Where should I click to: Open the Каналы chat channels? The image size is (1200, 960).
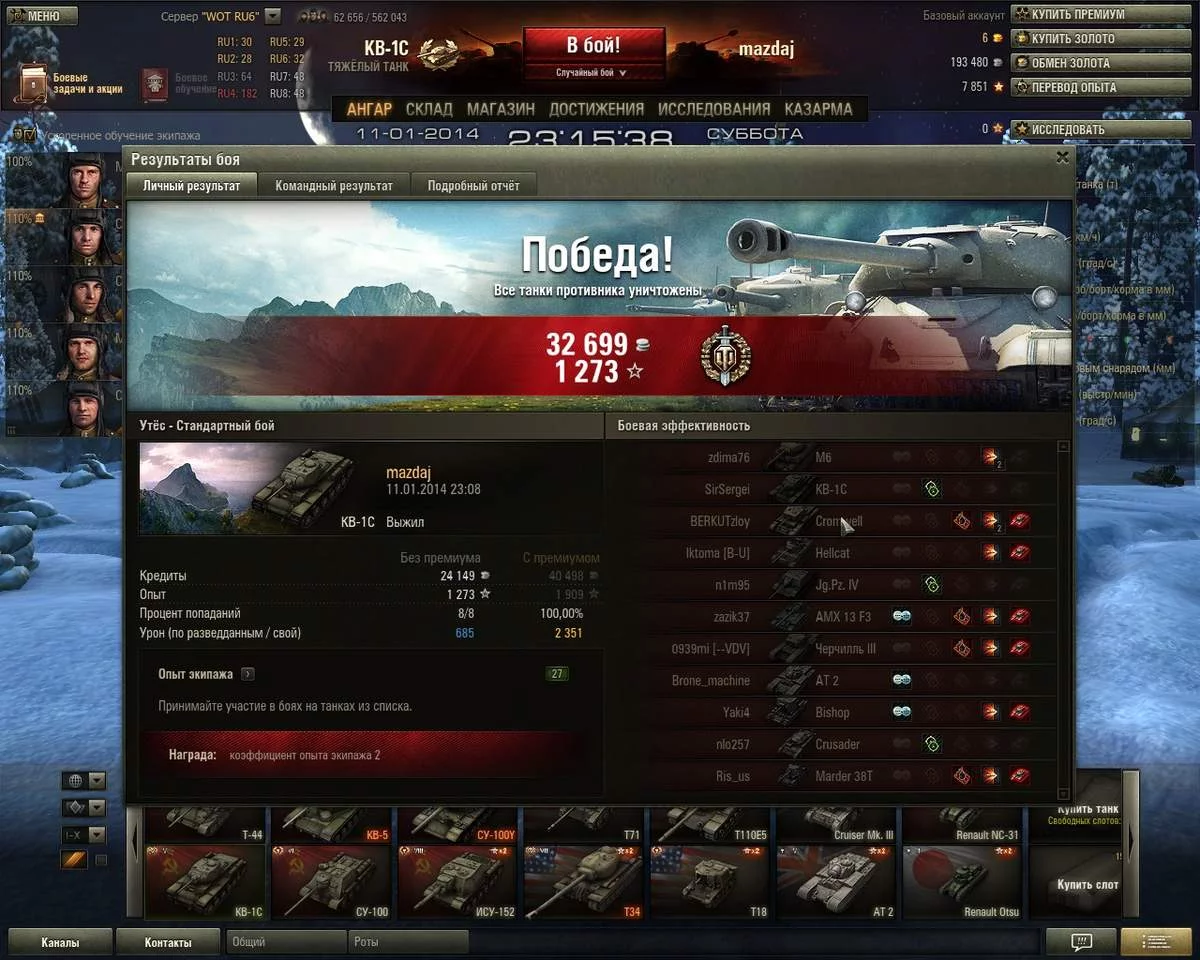point(60,942)
